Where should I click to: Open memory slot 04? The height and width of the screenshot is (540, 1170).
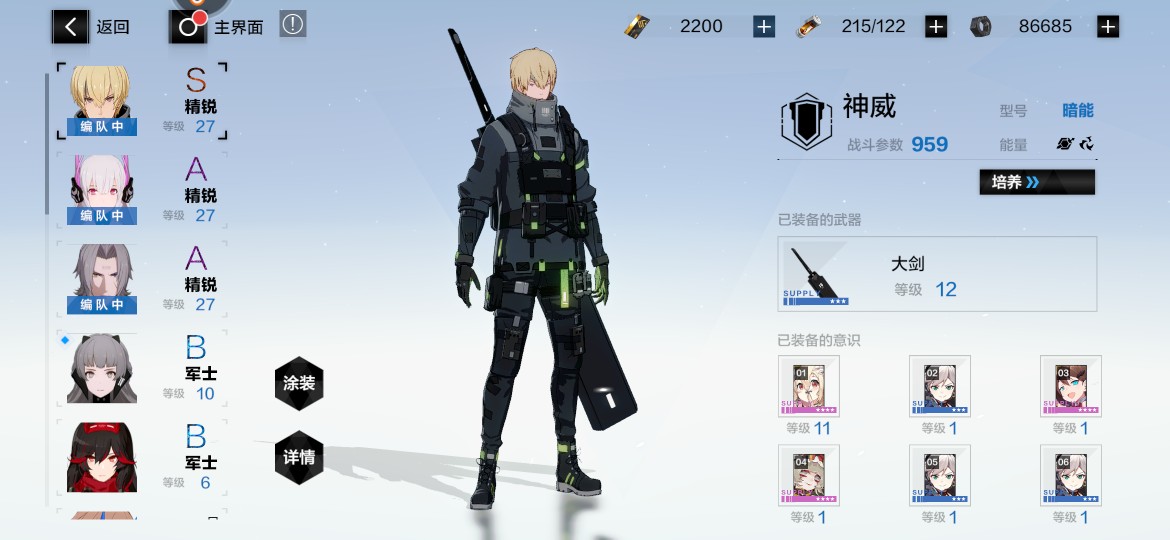(x=809, y=475)
